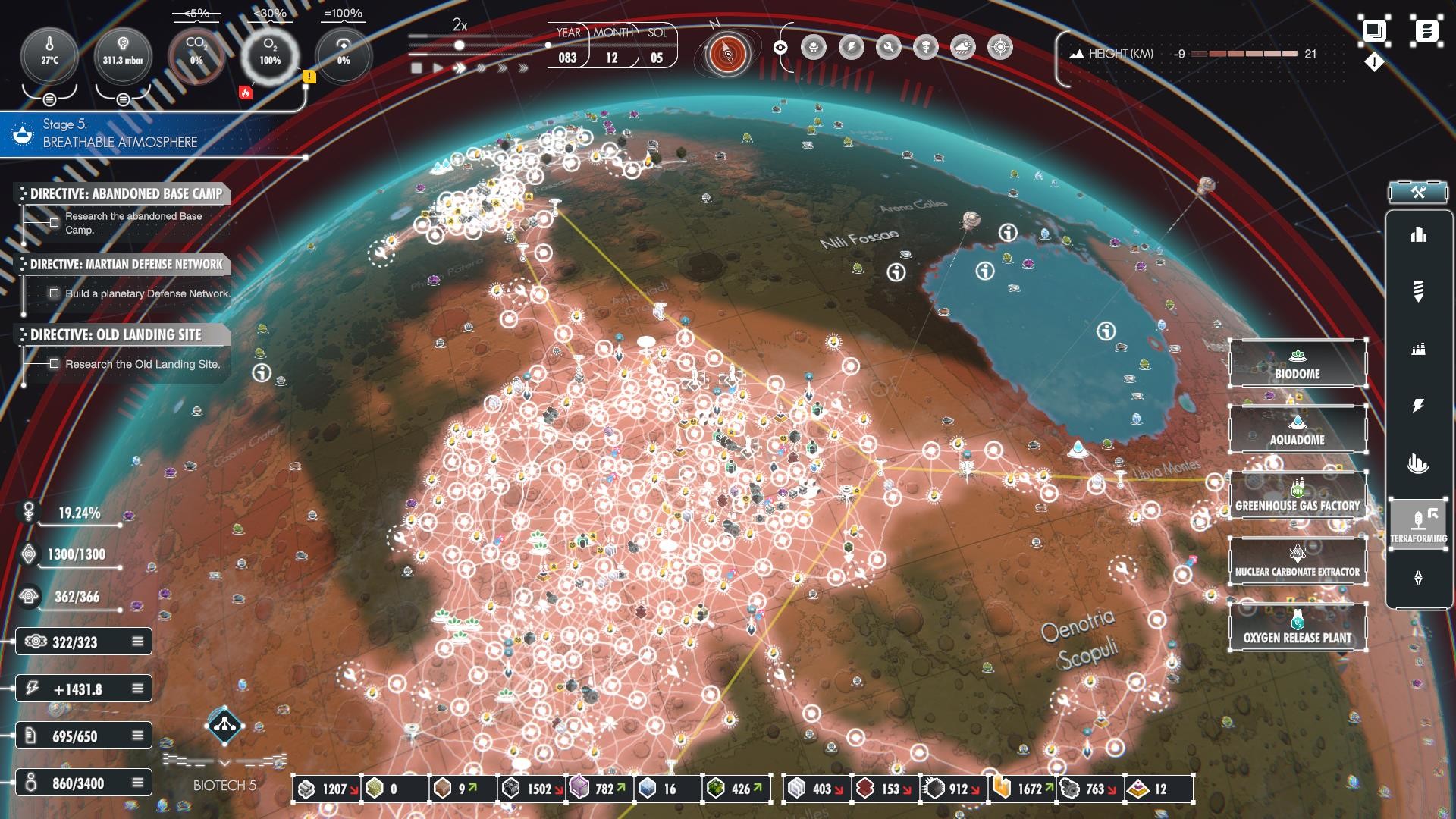The width and height of the screenshot is (1456, 819).
Task: Open the energy +1431.8 detail menu
Action: pos(137,688)
